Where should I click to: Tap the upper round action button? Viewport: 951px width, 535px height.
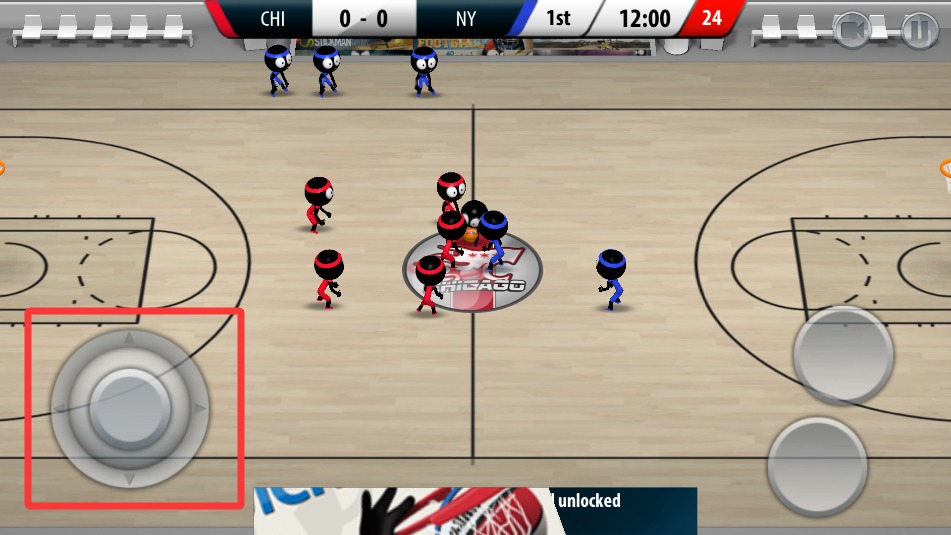[x=843, y=355]
